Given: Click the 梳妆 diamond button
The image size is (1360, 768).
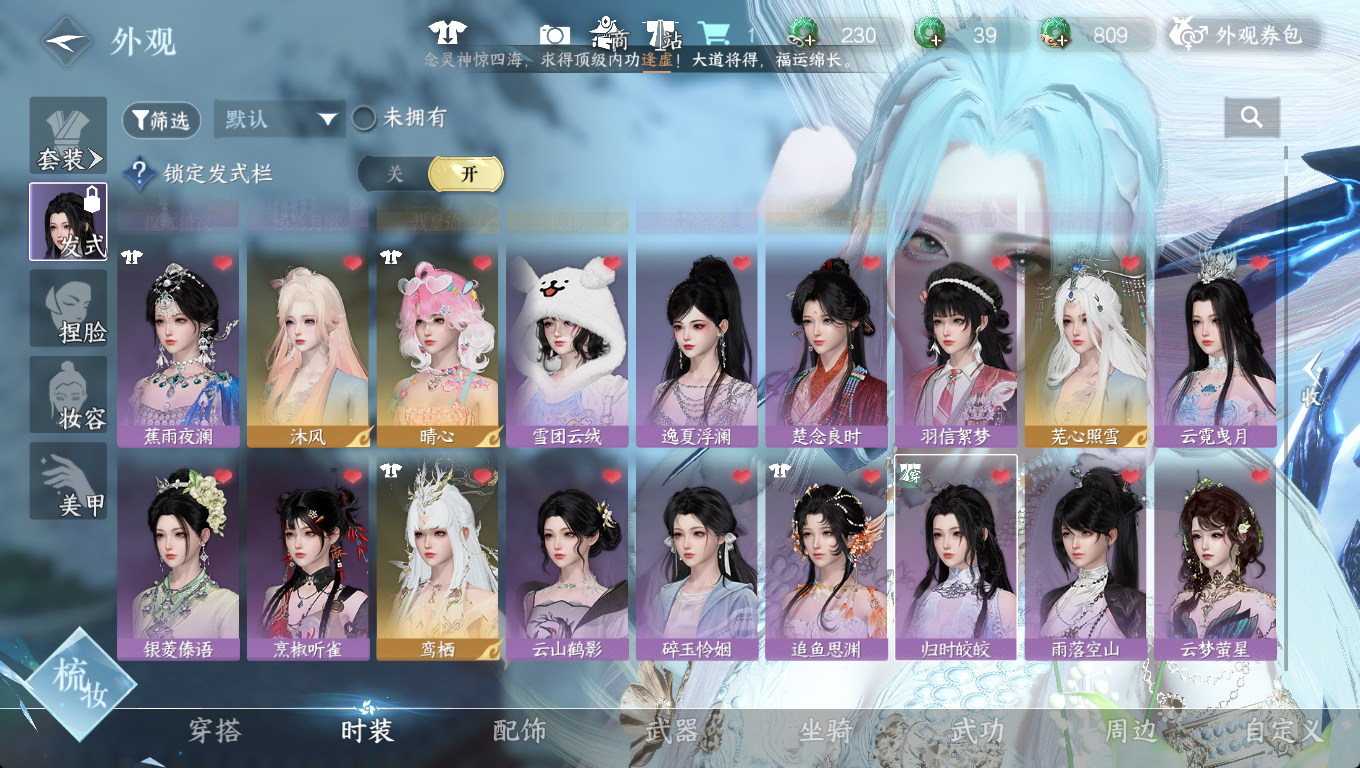Looking at the screenshot, I should coord(80,685).
